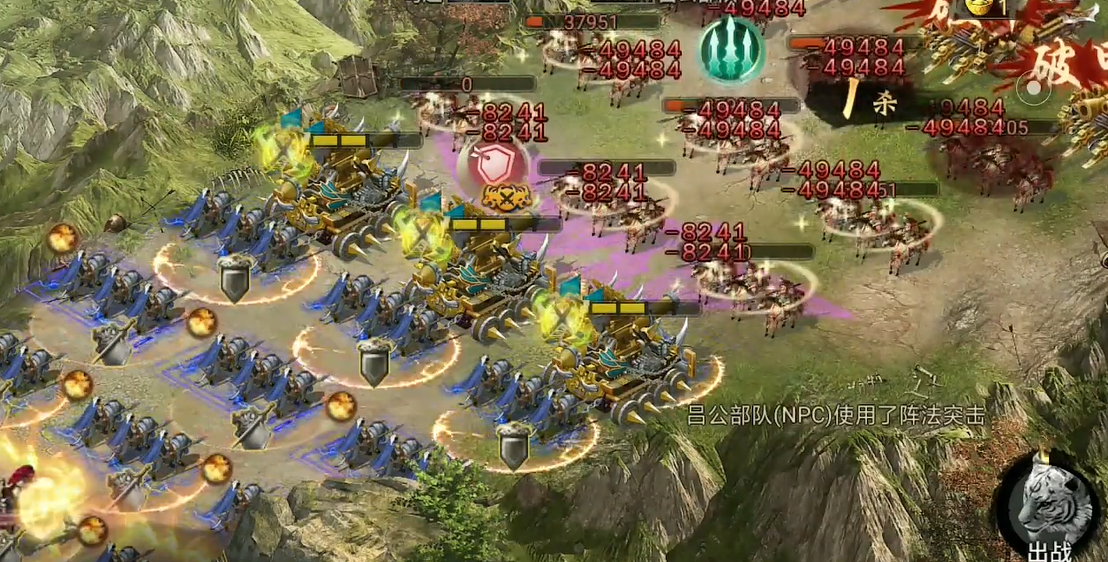
Task: Activate the teal trident skill icon
Action: click(730, 46)
